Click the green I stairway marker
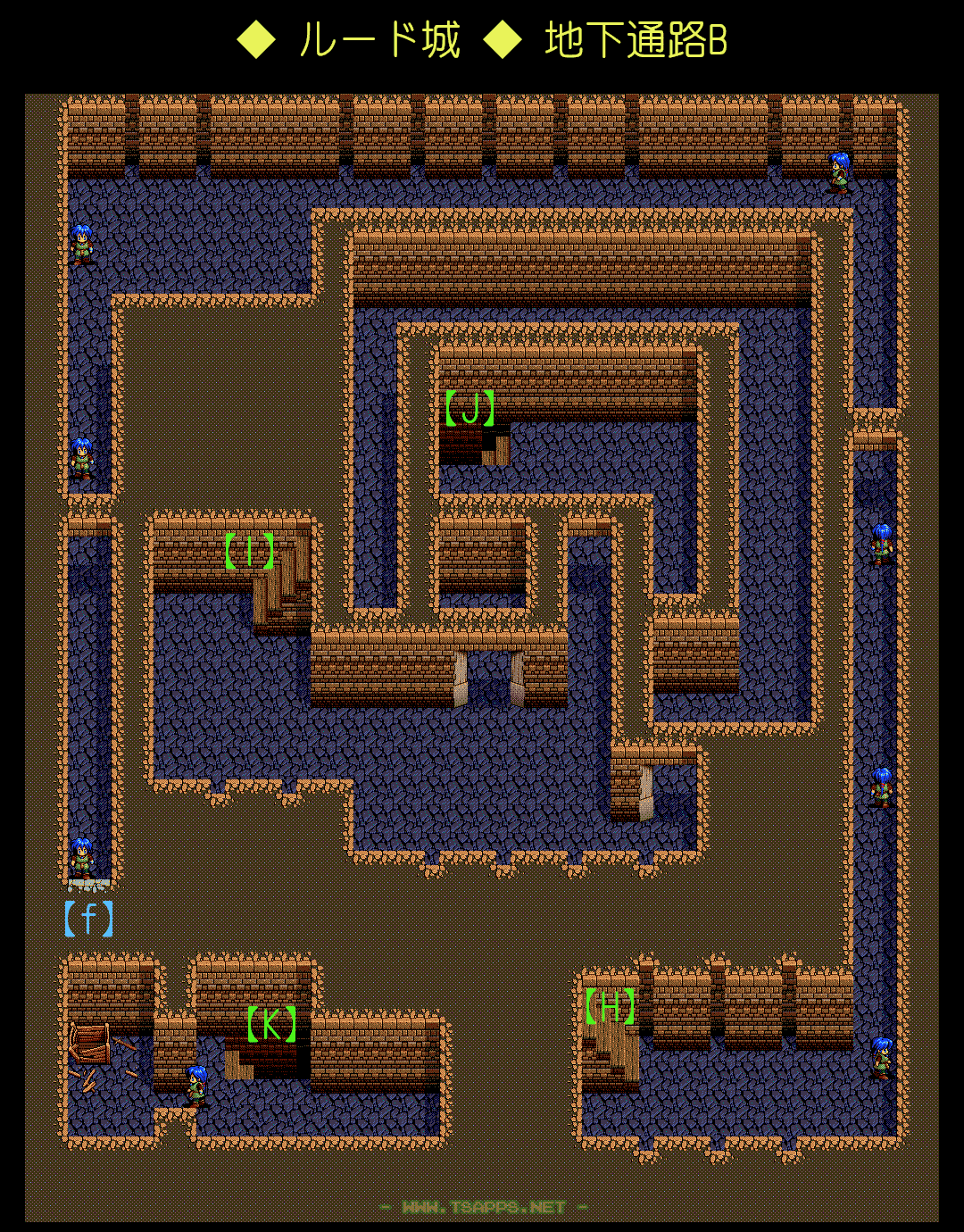 coord(249,552)
